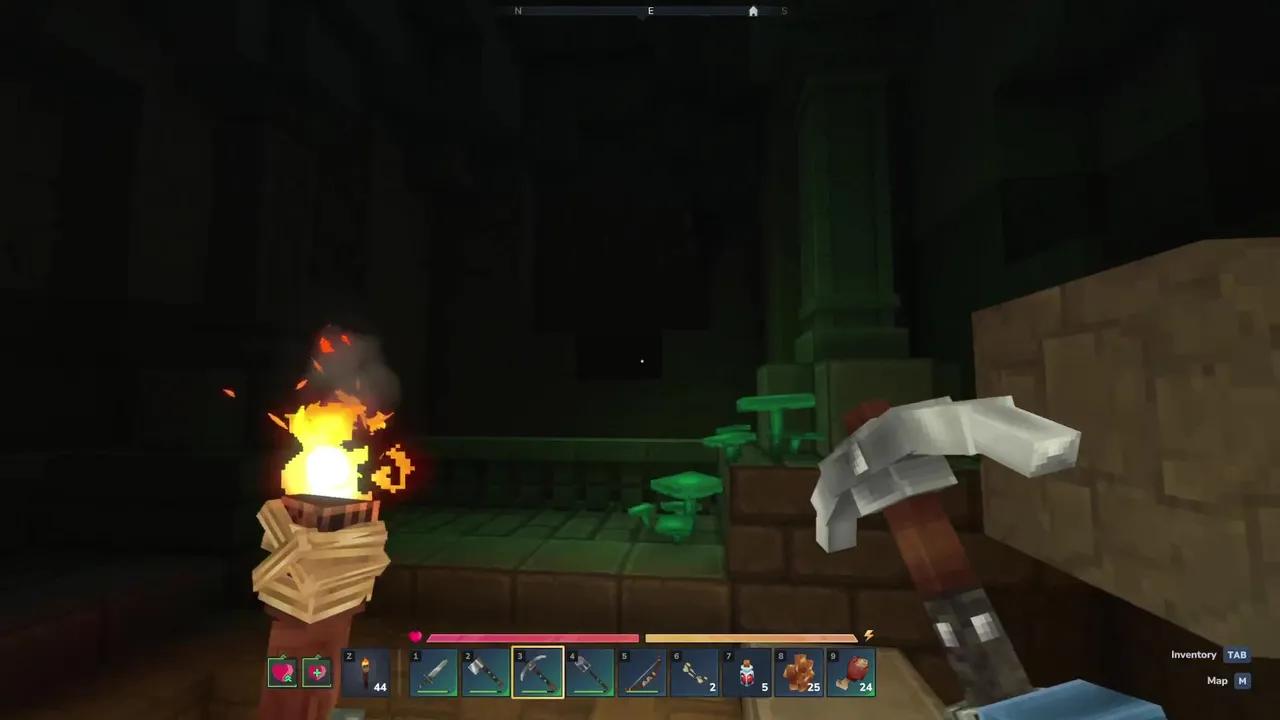This screenshot has width=1280, height=720.
Task: Equip the torch in the Z slot
Action: (x=367, y=671)
